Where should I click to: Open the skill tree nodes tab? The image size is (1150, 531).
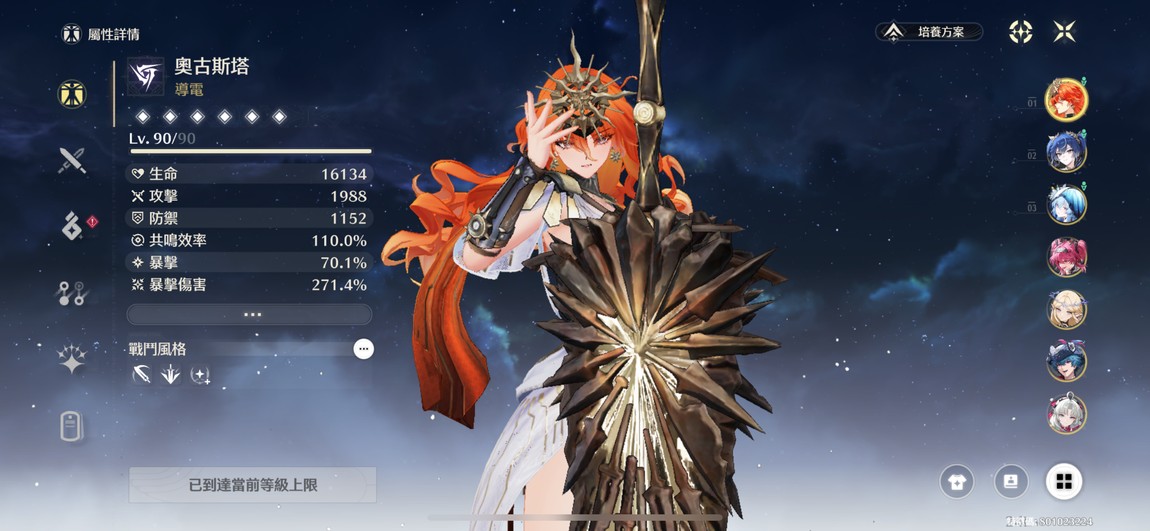pyautogui.click(x=72, y=293)
